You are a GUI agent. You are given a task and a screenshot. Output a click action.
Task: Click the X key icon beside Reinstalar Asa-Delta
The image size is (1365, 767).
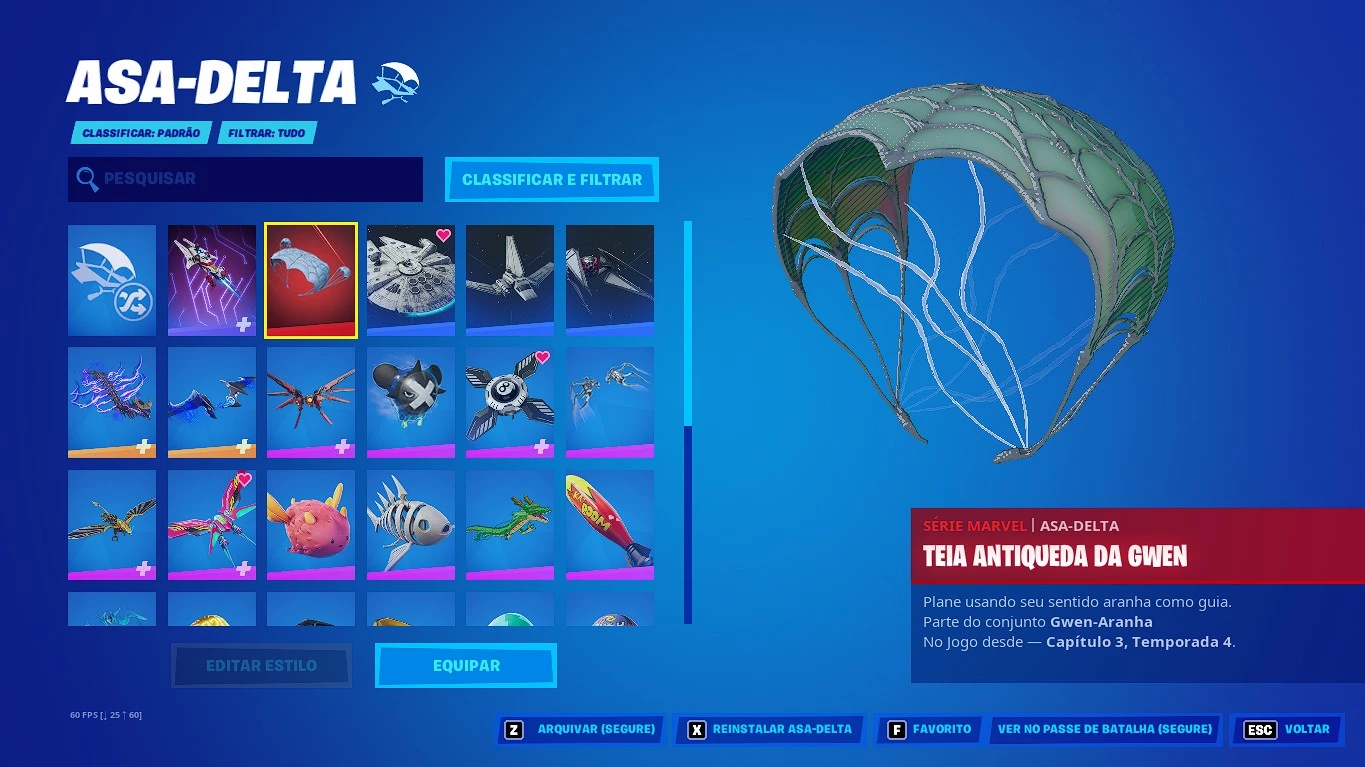(x=696, y=729)
